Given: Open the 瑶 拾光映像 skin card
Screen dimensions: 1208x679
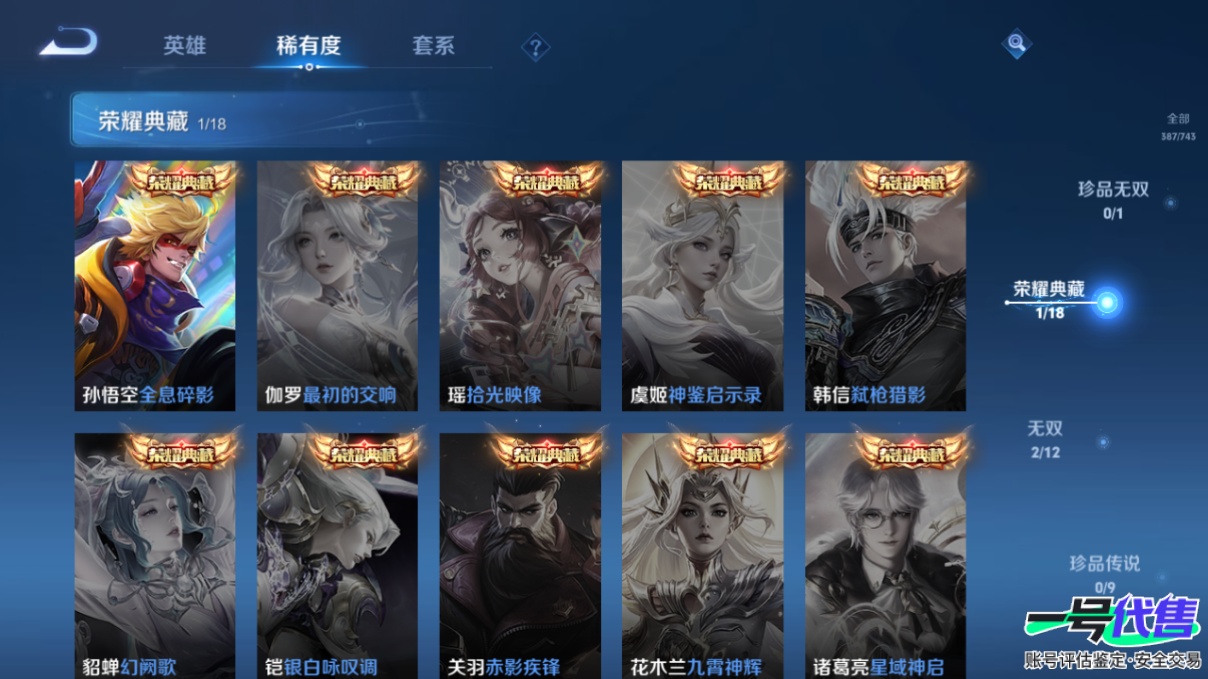Looking at the screenshot, I should tap(520, 286).
